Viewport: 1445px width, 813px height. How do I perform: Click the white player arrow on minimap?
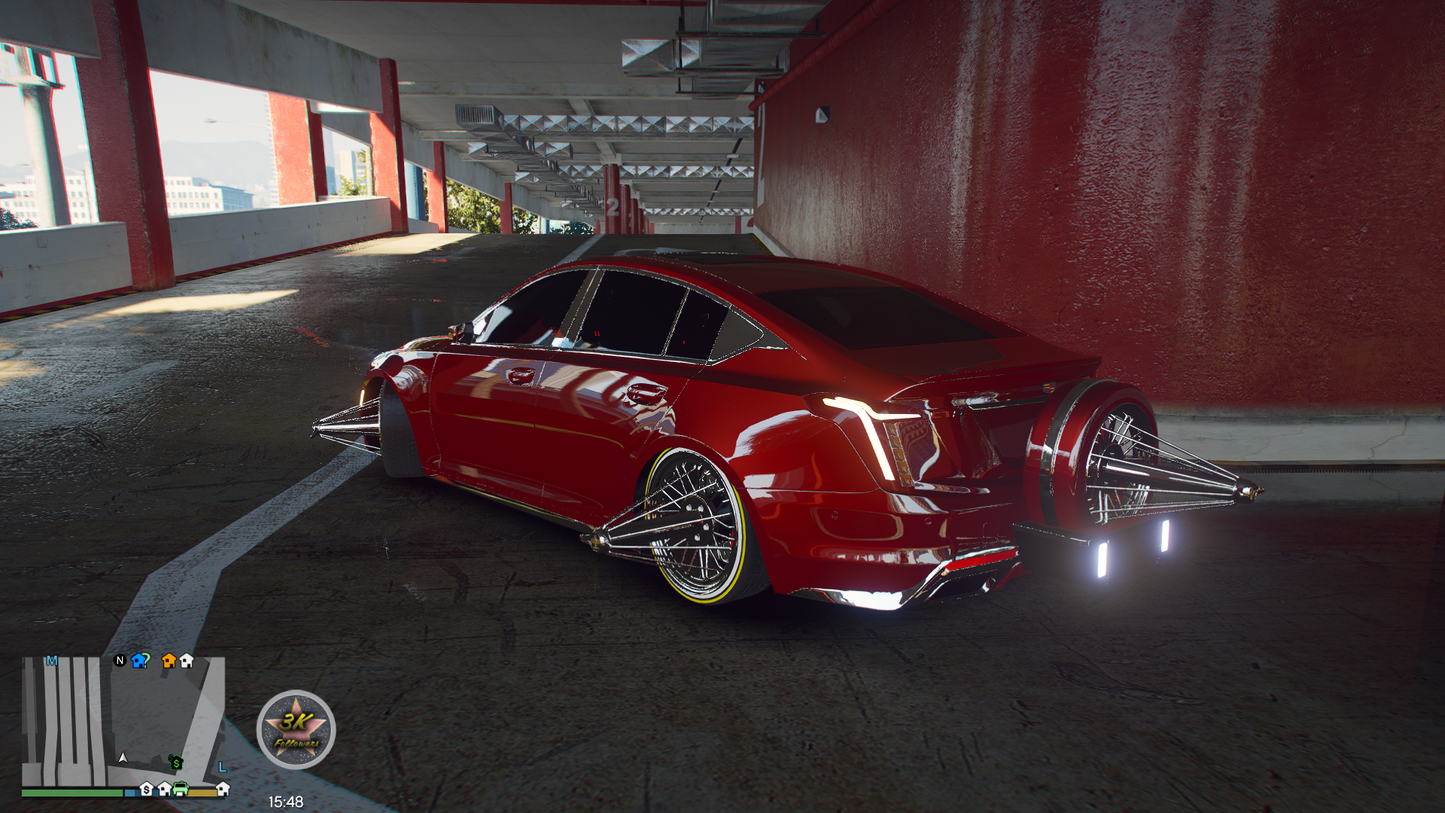124,758
